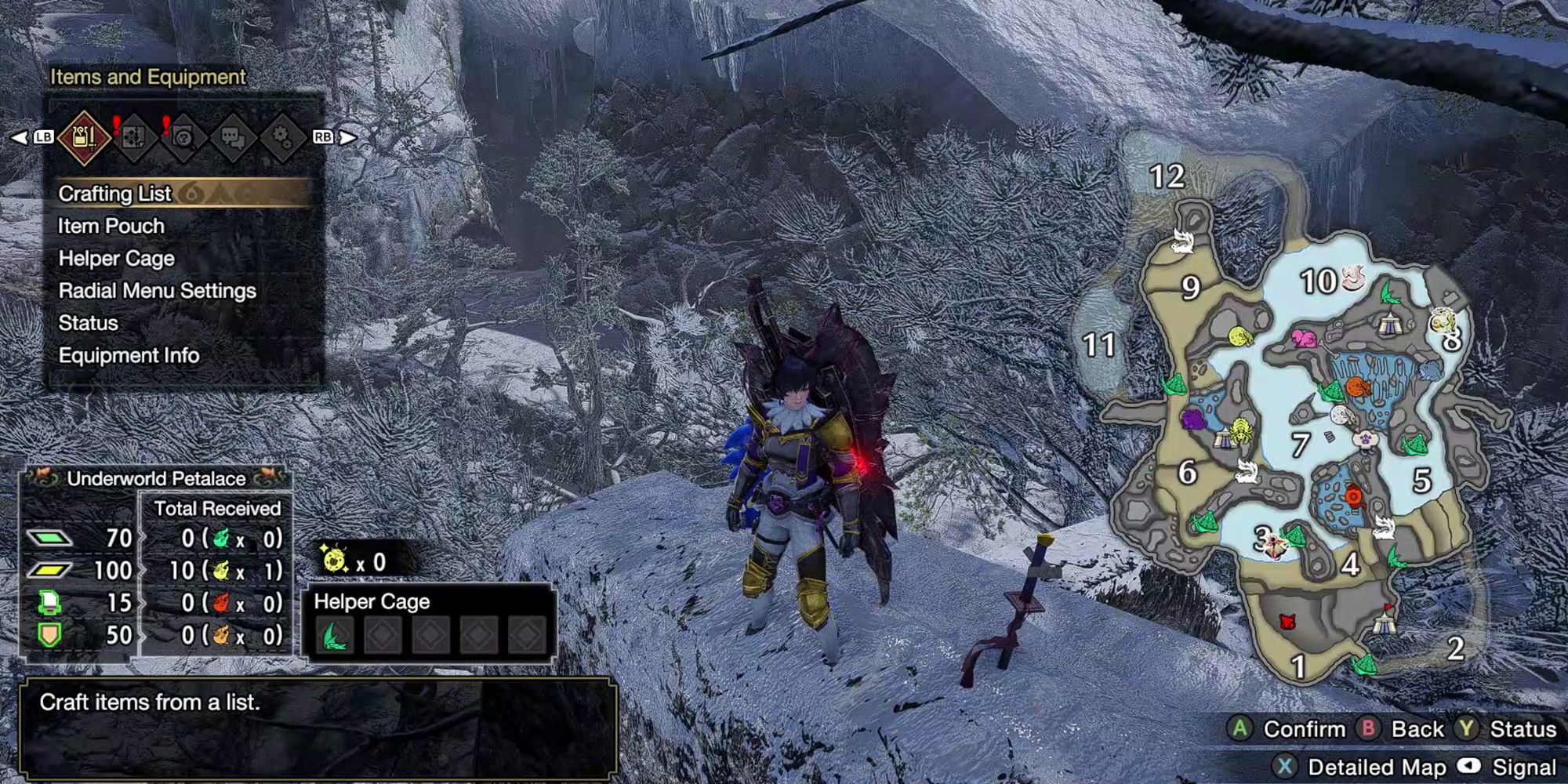Select the tent camp icon near map area 7

[1222, 437]
